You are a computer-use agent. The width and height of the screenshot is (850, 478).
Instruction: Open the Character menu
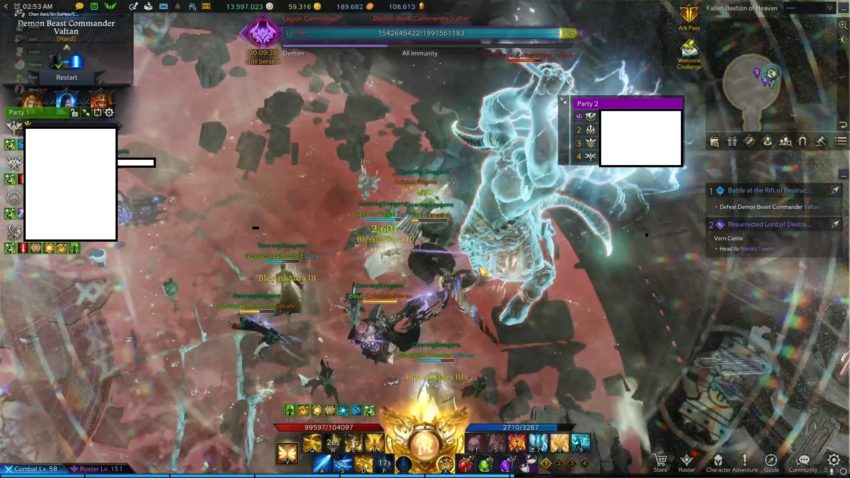pyautogui.click(x=717, y=460)
